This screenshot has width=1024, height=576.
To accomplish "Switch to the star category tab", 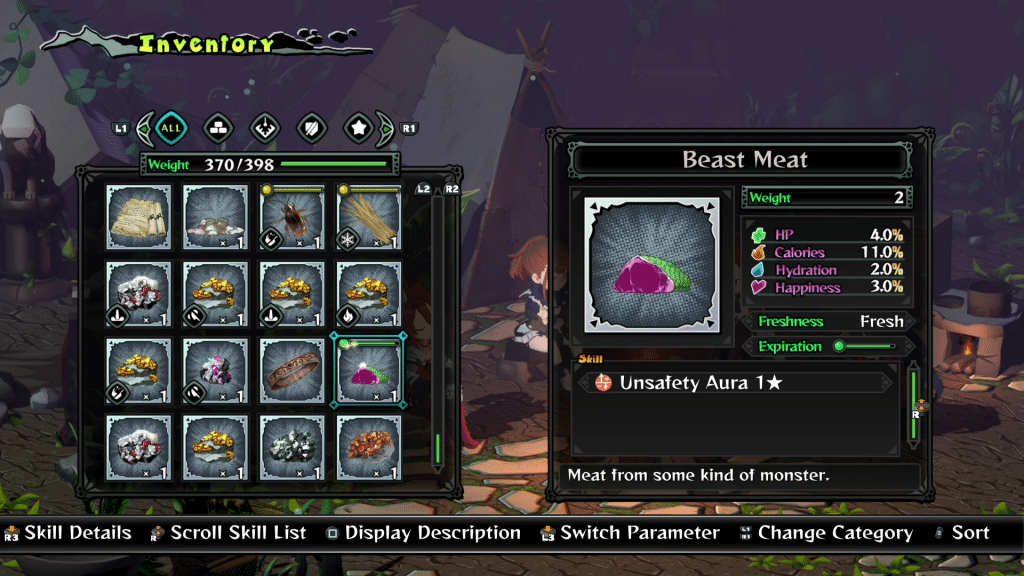I will point(358,128).
